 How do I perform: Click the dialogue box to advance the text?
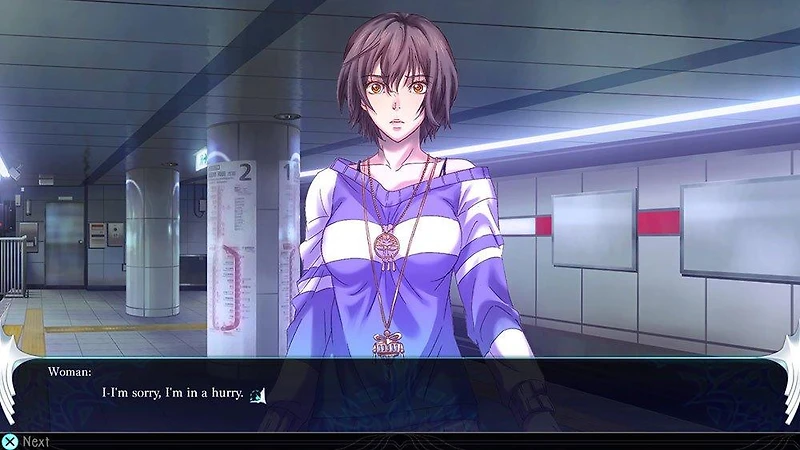click(400, 395)
